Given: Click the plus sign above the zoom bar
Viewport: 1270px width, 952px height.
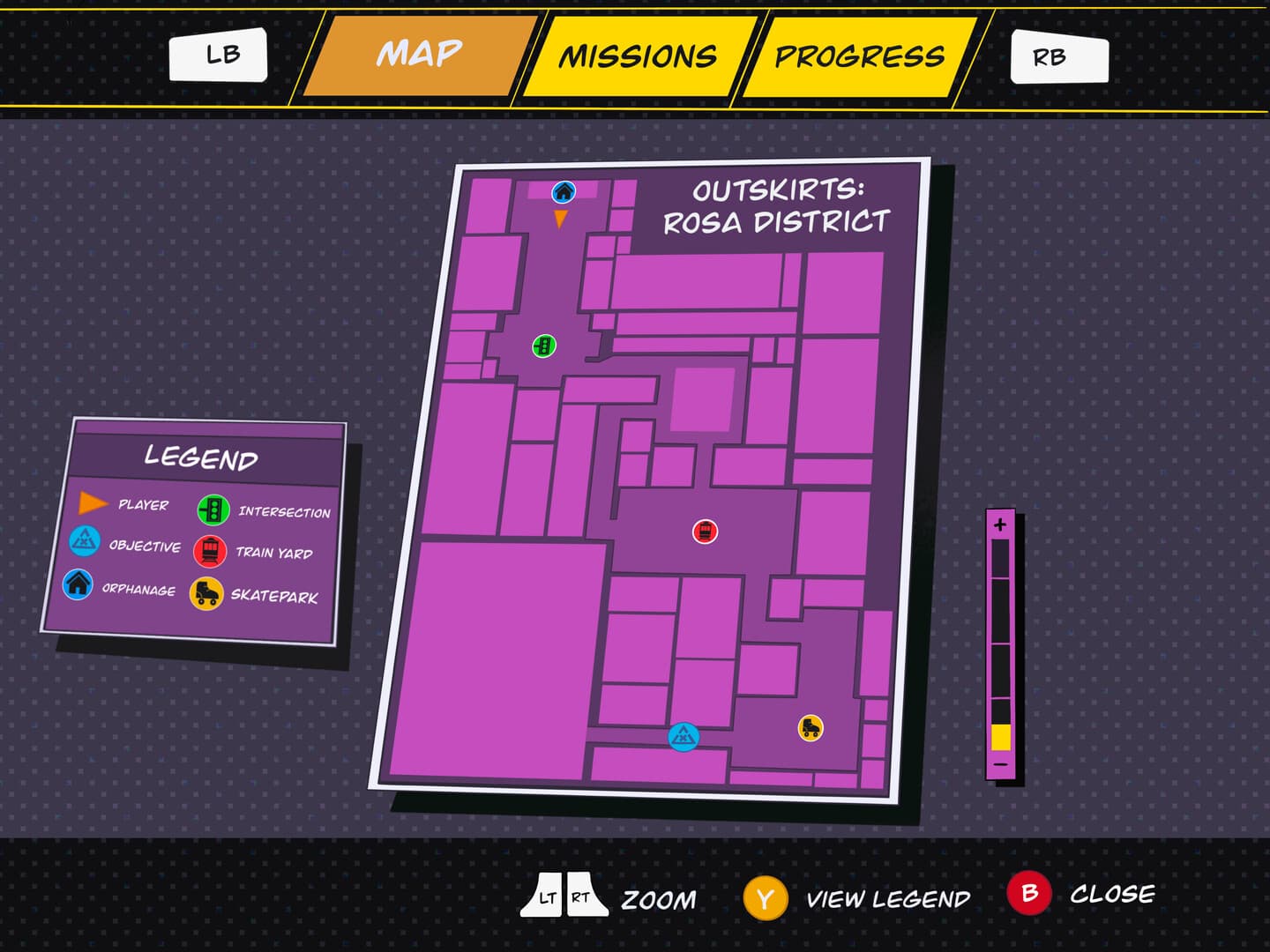Looking at the screenshot, I should (1001, 524).
